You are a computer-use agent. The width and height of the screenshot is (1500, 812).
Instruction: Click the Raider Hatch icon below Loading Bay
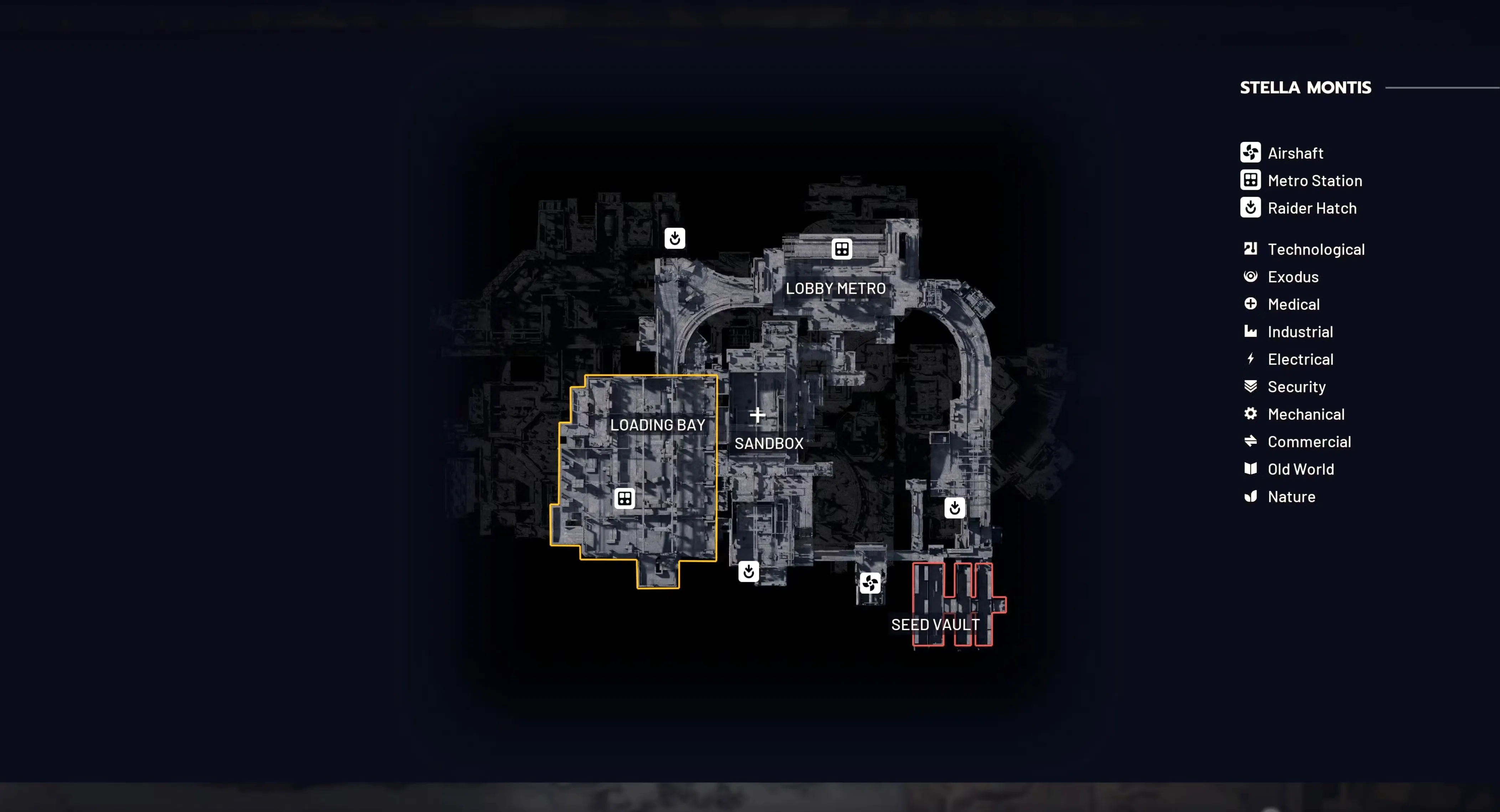coord(749,572)
